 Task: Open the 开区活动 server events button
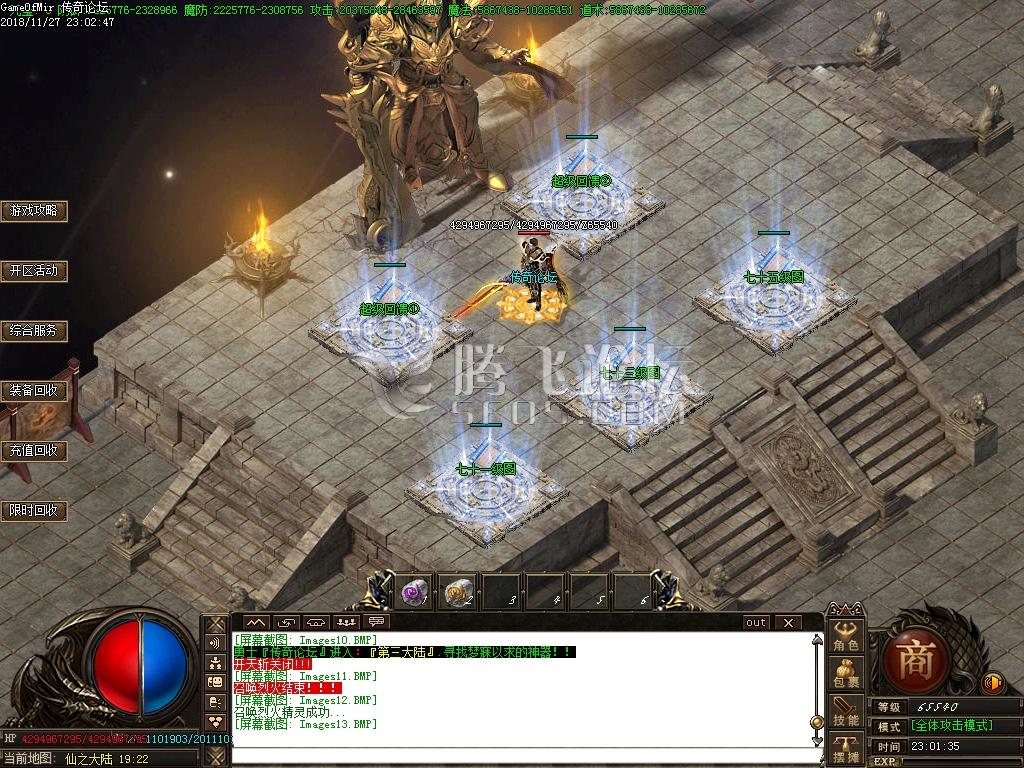point(34,271)
